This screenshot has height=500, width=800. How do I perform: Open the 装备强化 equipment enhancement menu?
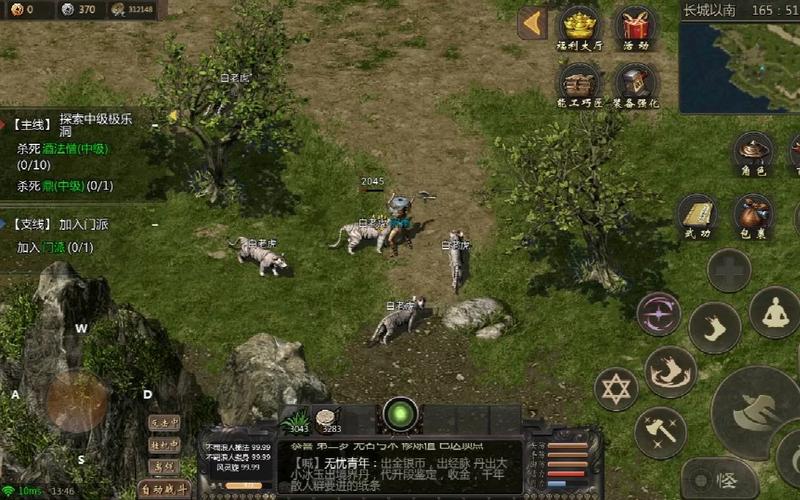tap(636, 83)
